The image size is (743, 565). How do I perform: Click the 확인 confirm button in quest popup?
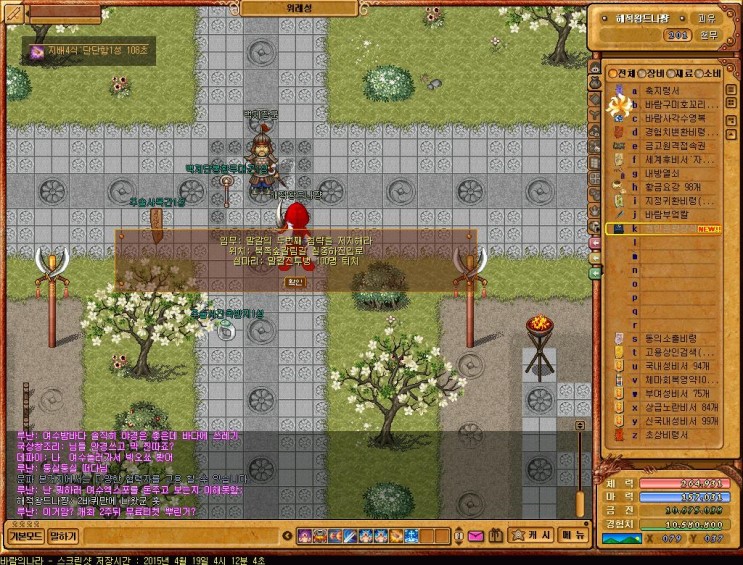coord(295,282)
